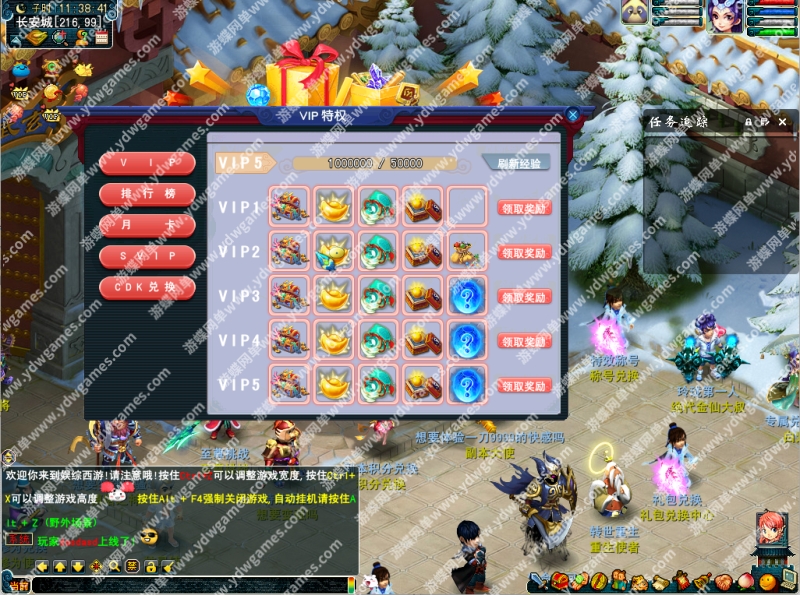Open the 排行榜 ranking section
800x595 pixels.
[x=147, y=193]
